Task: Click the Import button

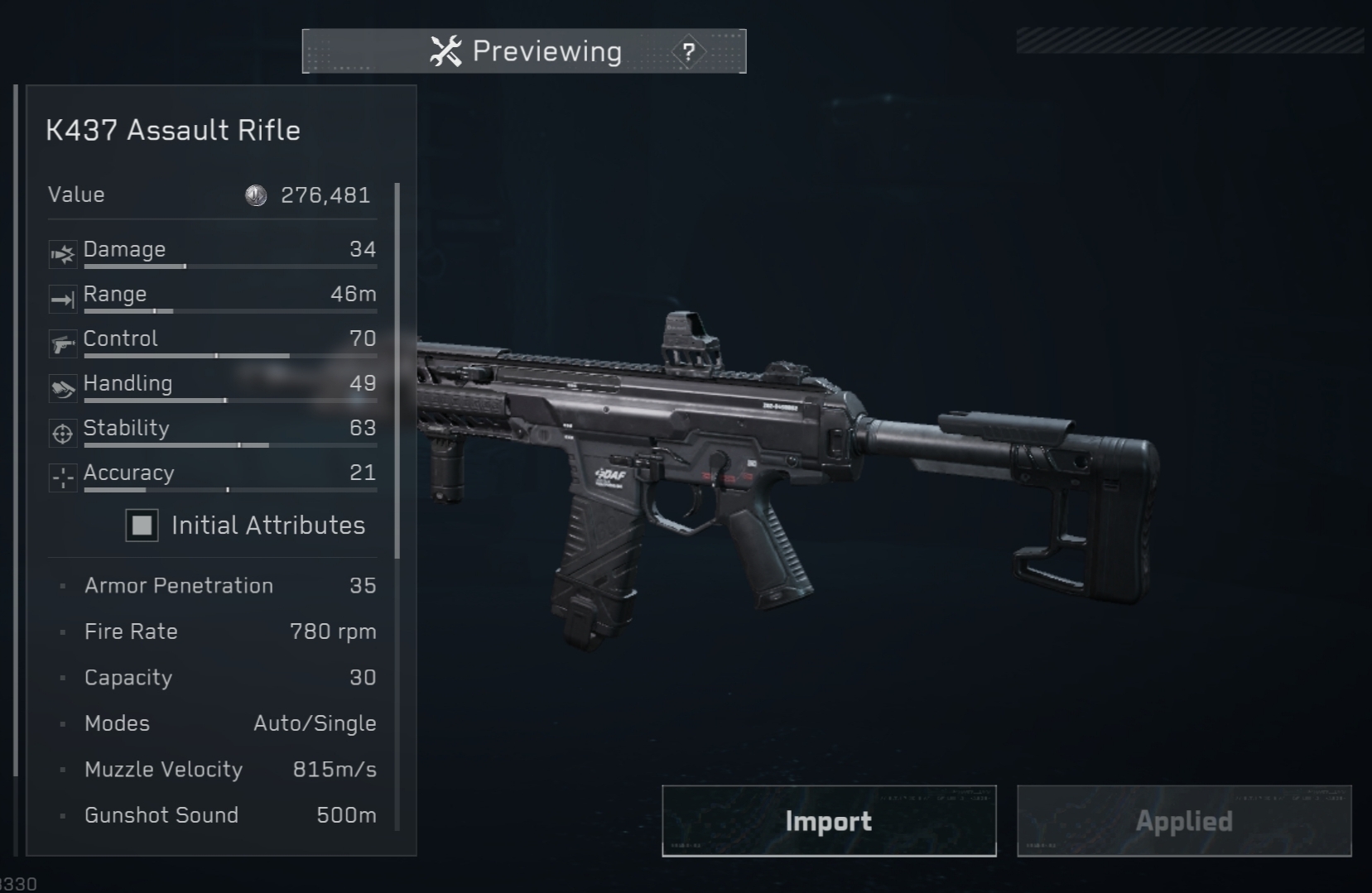Action: (829, 821)
